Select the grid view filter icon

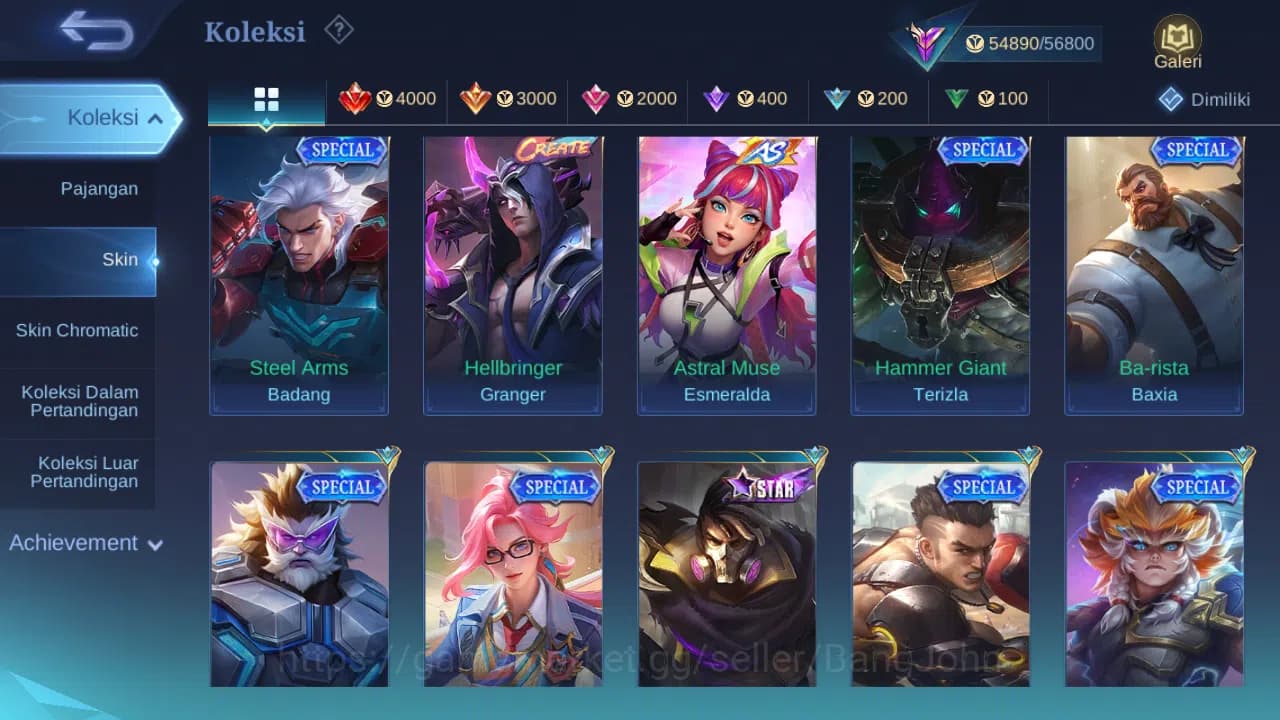click(265, 99)
